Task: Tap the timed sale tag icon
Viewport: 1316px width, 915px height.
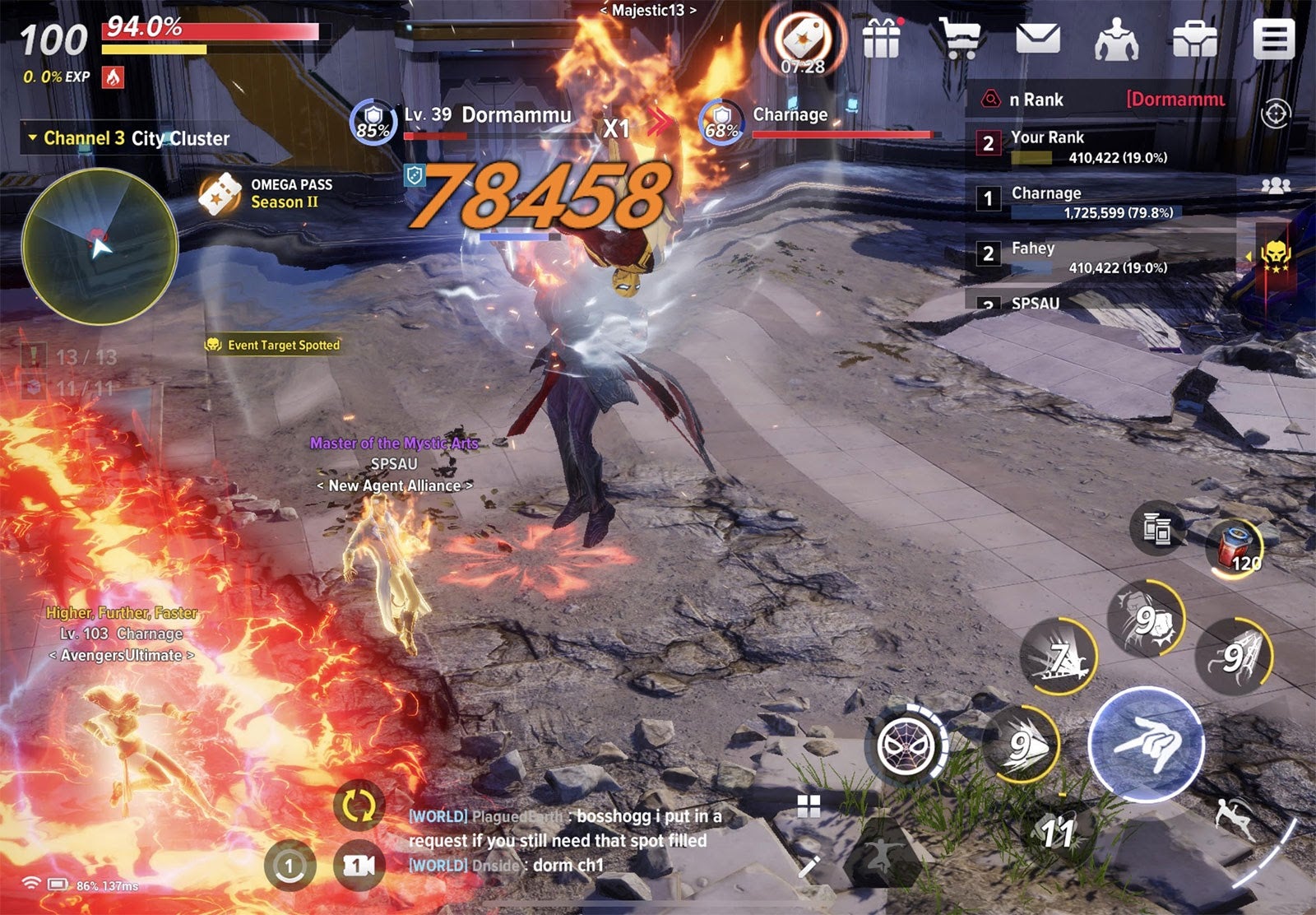Action: click(802, 39)
